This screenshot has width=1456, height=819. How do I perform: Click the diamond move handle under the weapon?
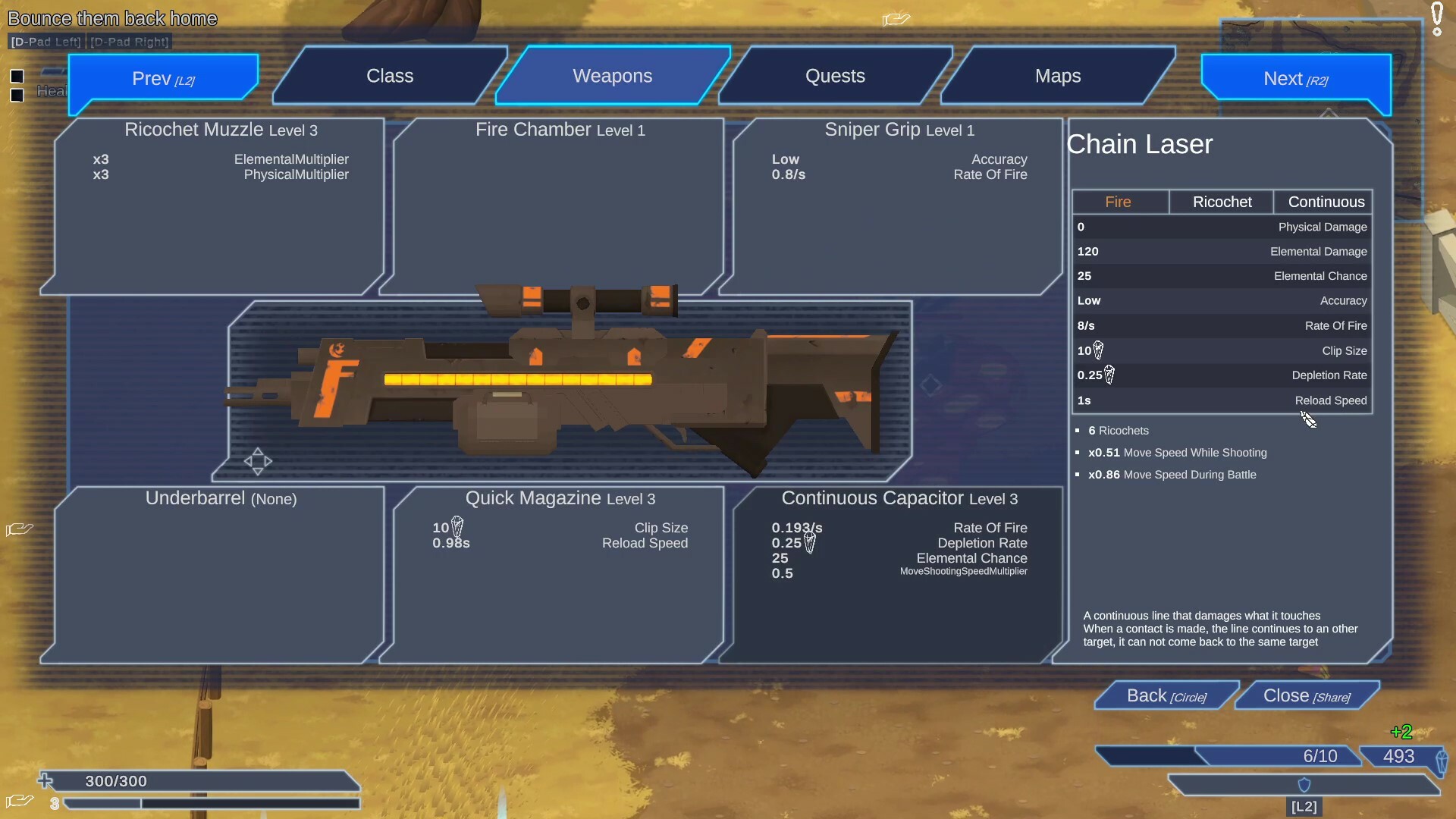tap(259, 461)
